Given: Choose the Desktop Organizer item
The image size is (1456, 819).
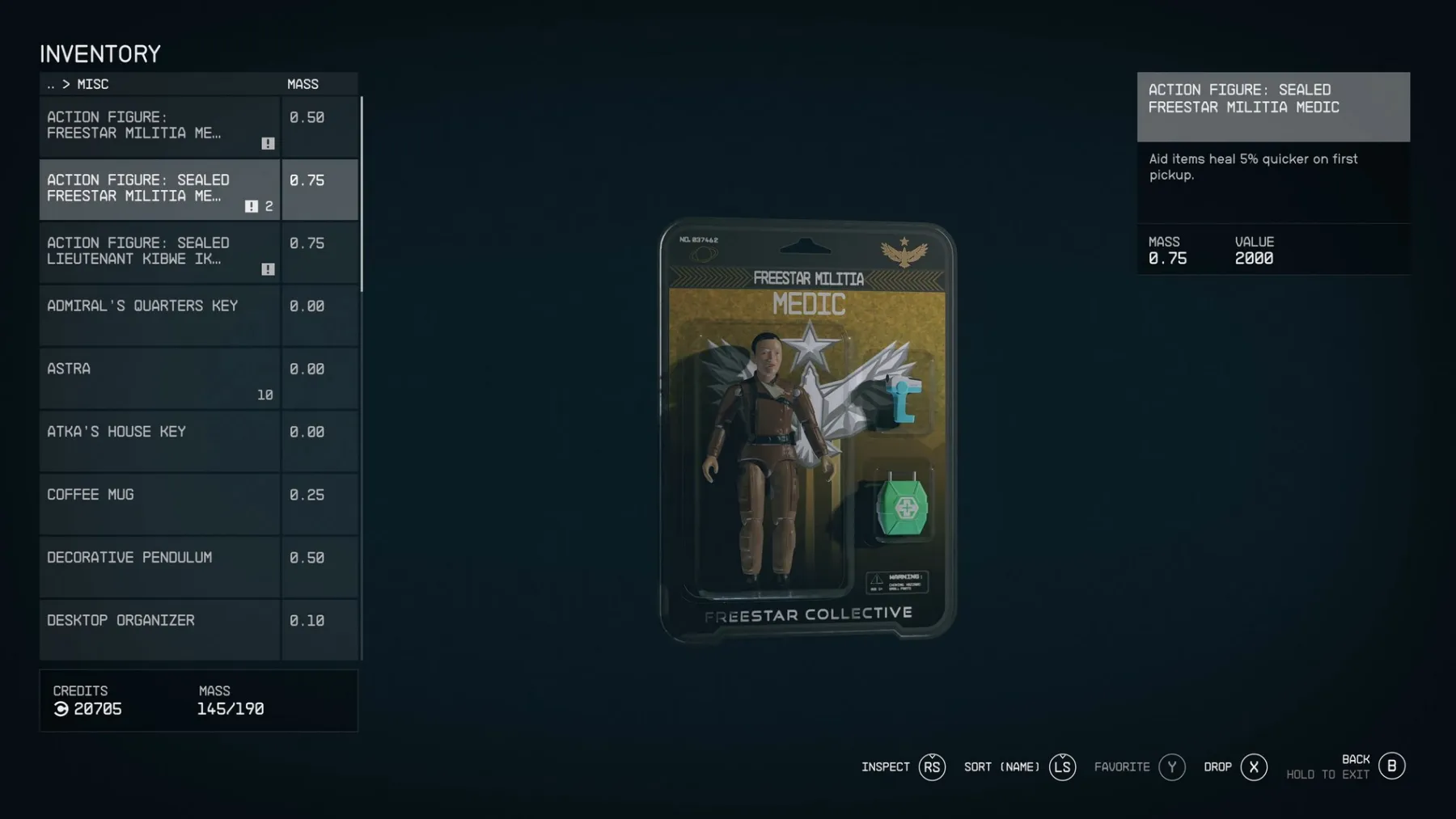Looking at the screenshot, I should 159,629.
